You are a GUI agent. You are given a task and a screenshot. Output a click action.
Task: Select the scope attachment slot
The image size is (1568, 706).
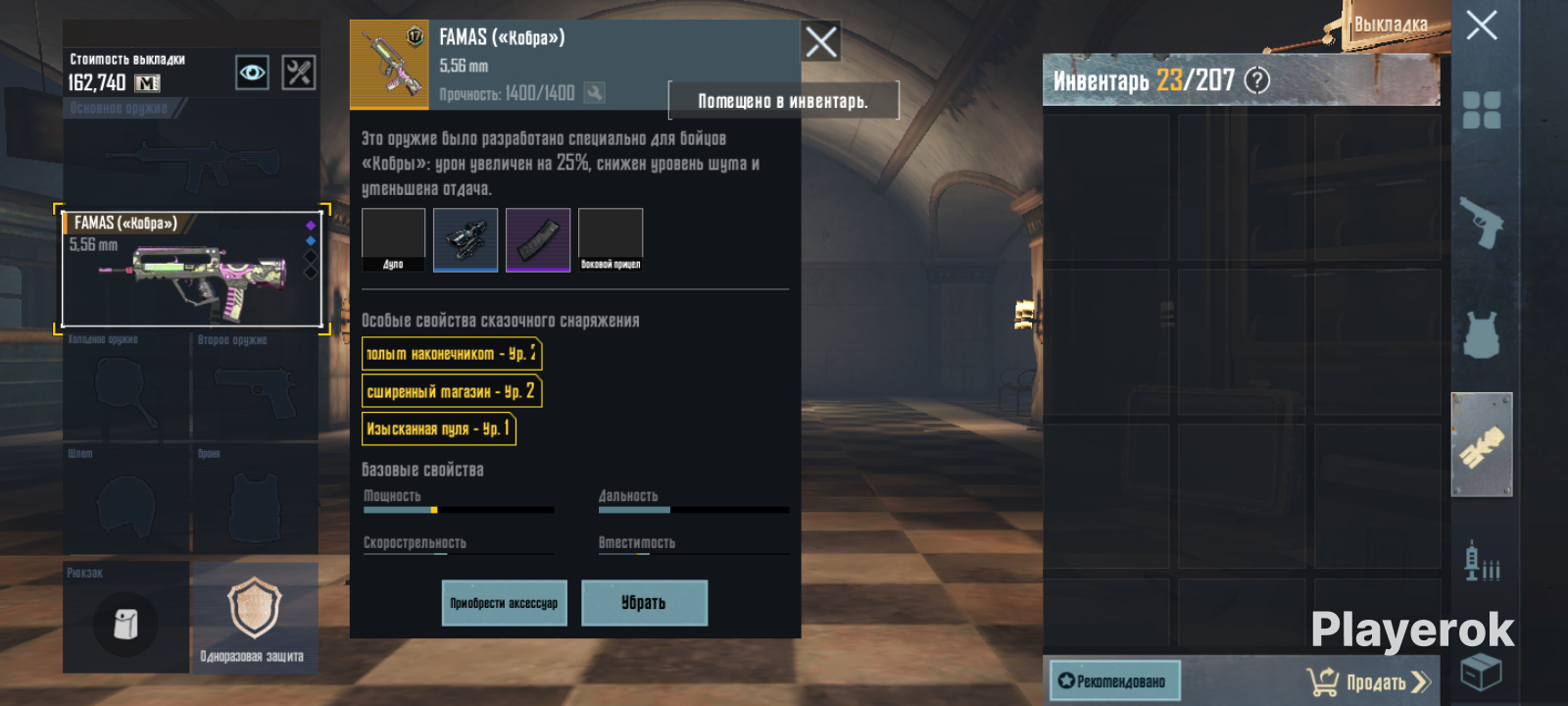click(465, 238)
